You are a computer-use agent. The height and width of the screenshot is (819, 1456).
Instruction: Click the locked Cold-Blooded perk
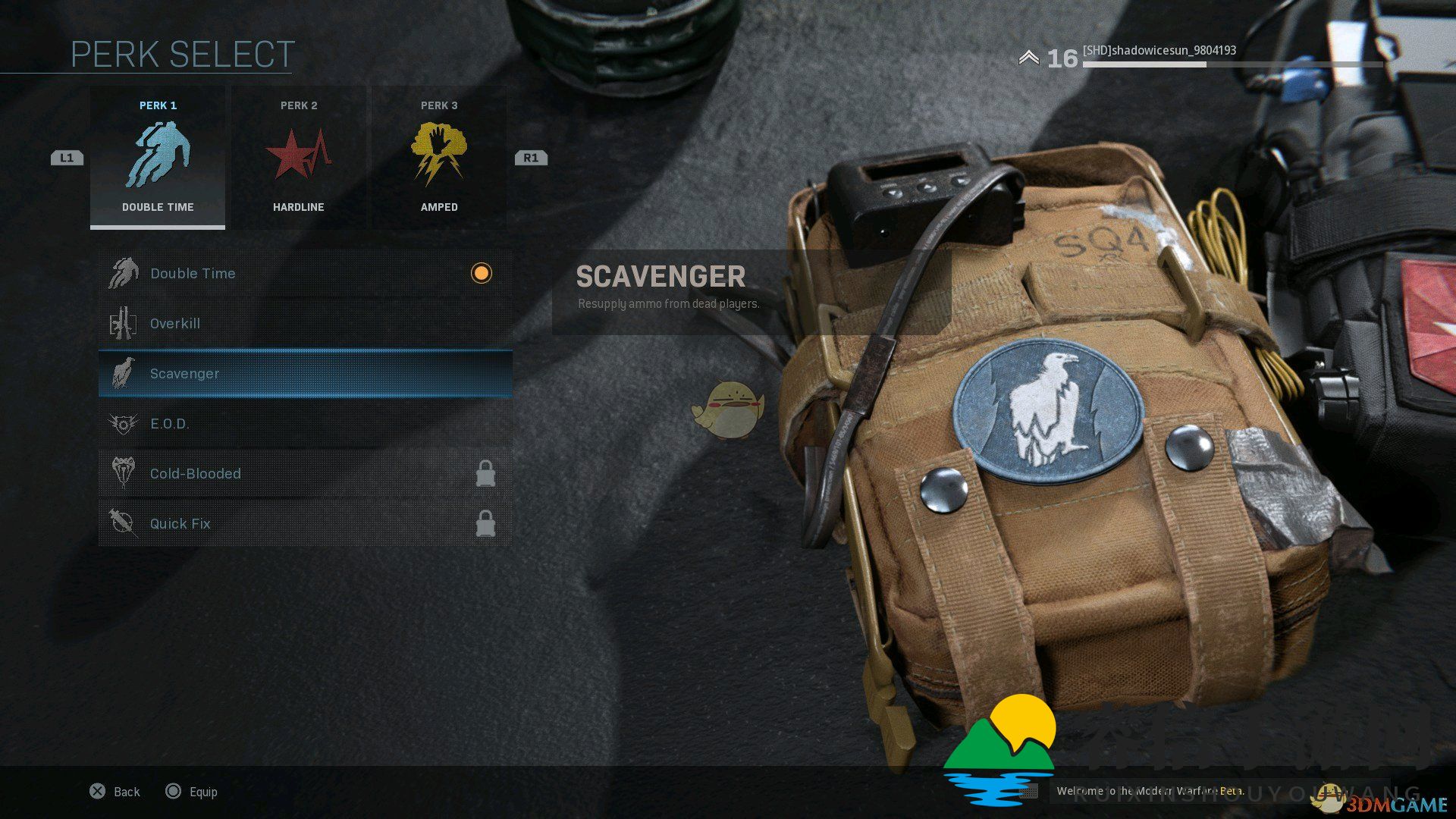305,473
